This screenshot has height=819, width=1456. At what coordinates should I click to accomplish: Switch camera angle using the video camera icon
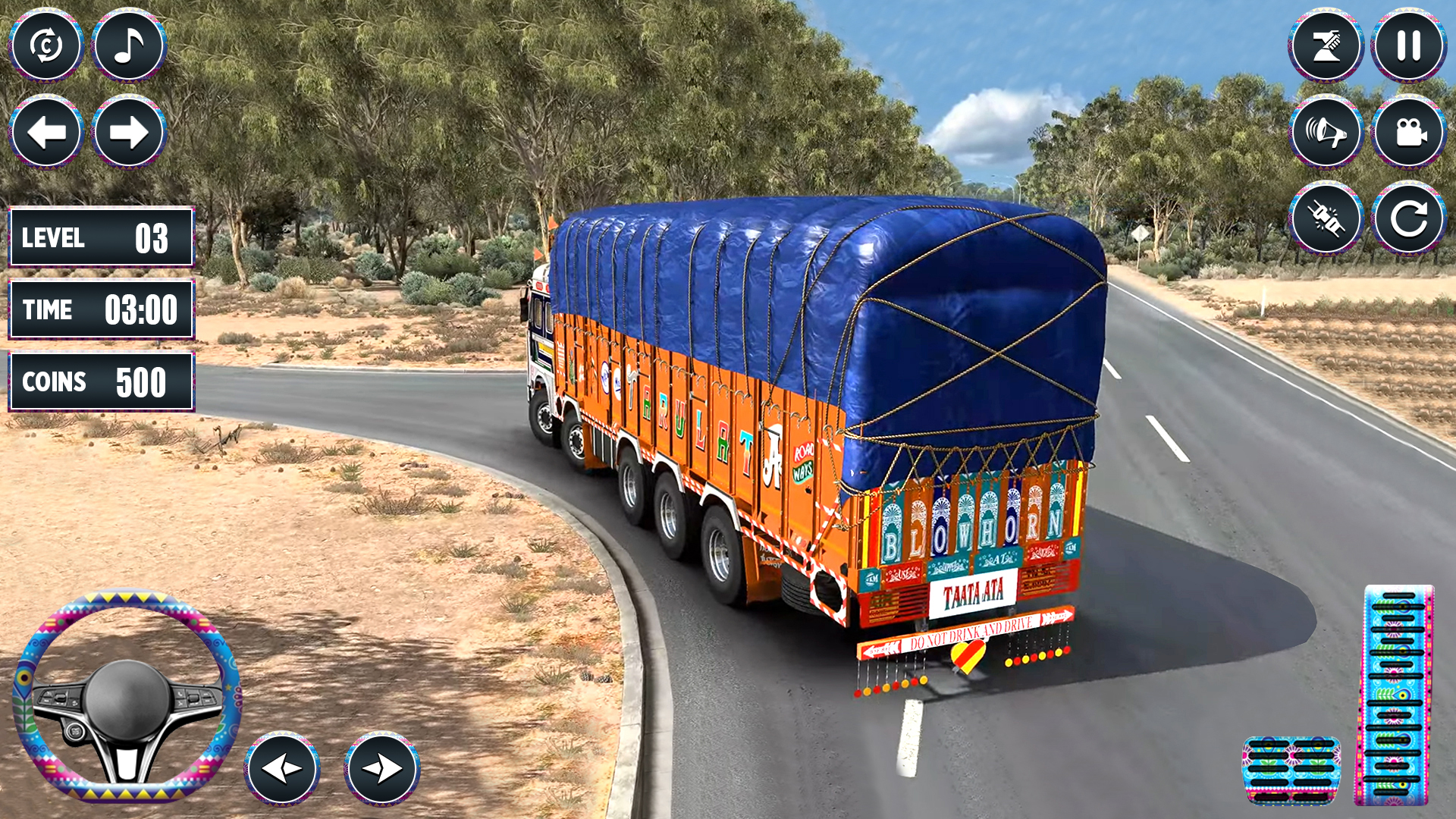1407,131
